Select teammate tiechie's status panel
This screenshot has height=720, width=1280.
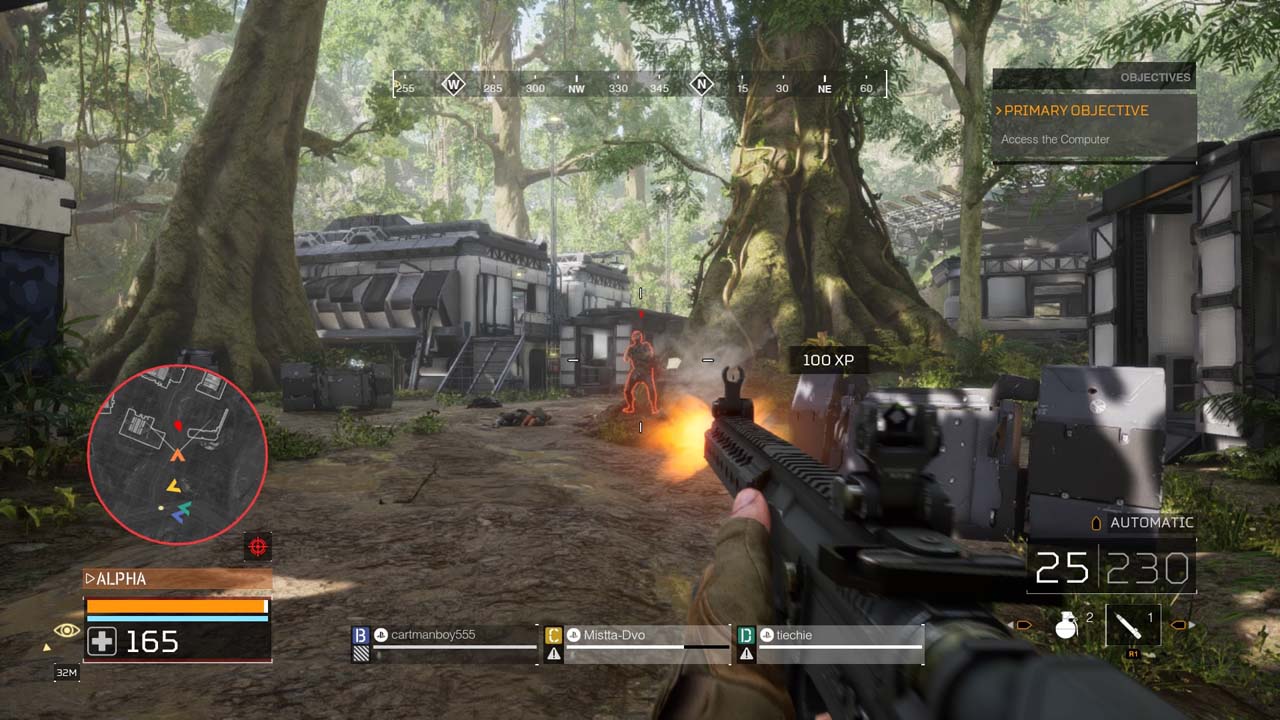point(829,644)
